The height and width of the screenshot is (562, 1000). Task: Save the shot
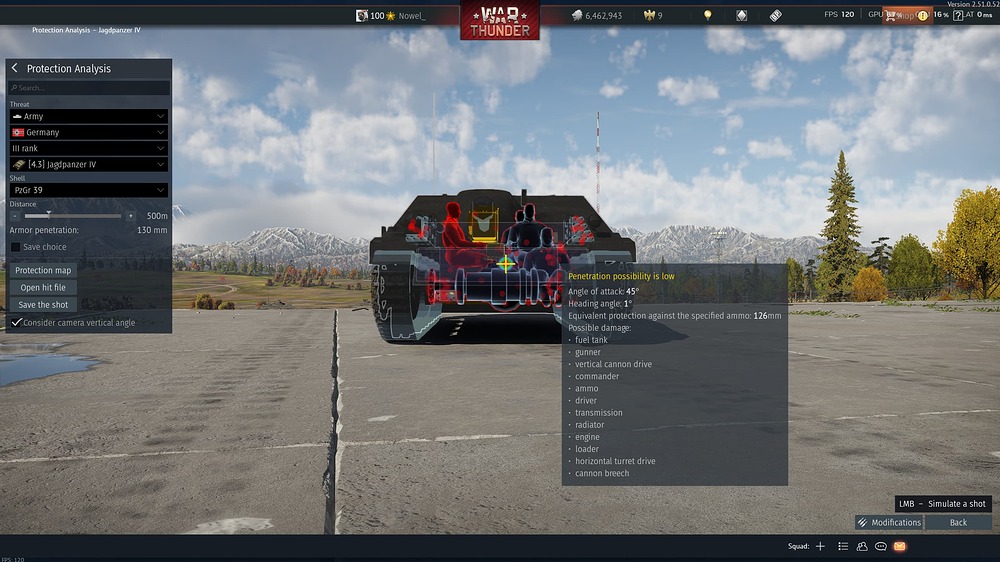[x=43, y=305]
